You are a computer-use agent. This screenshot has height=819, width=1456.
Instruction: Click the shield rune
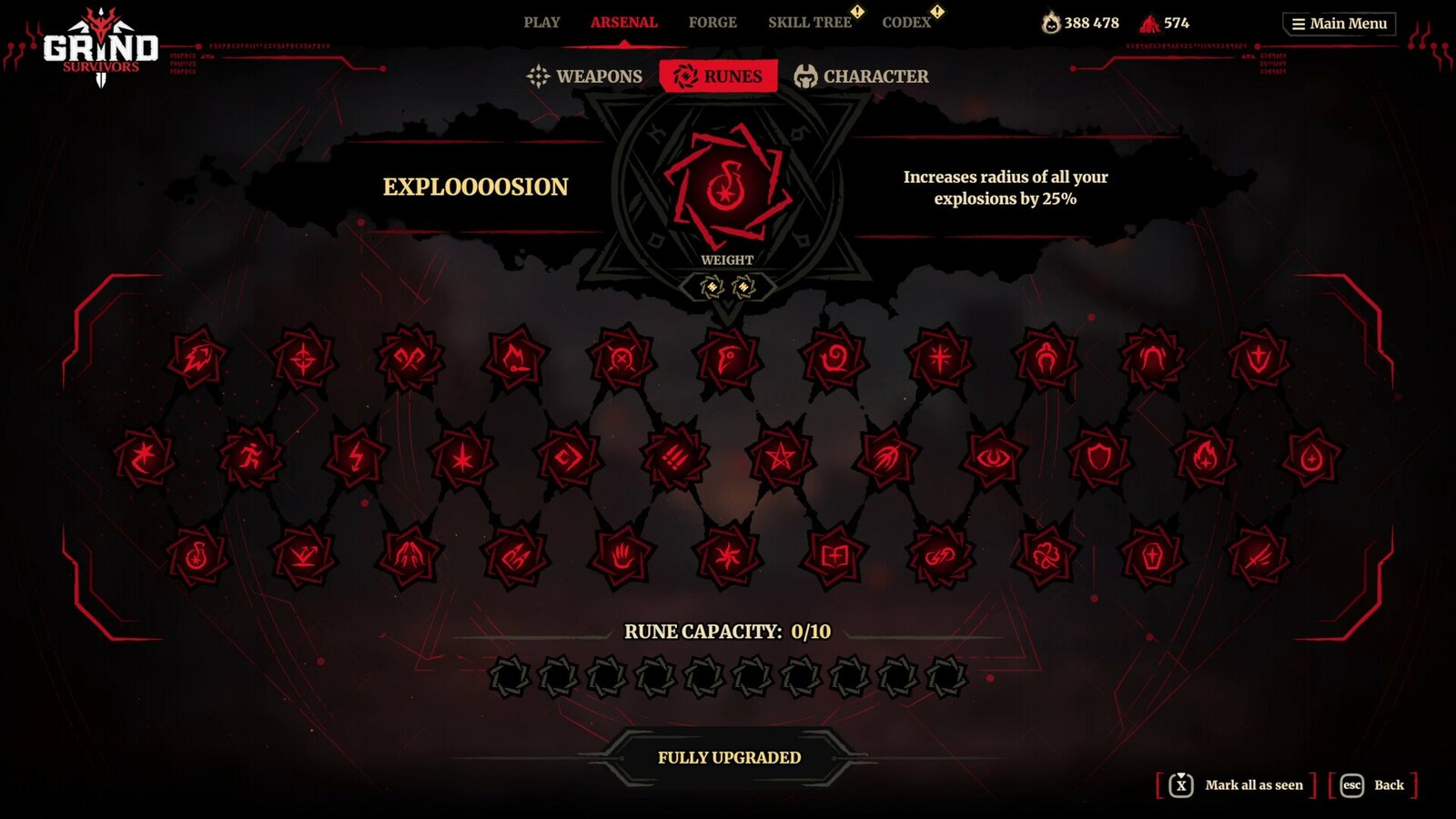[x=1101, y=458]
